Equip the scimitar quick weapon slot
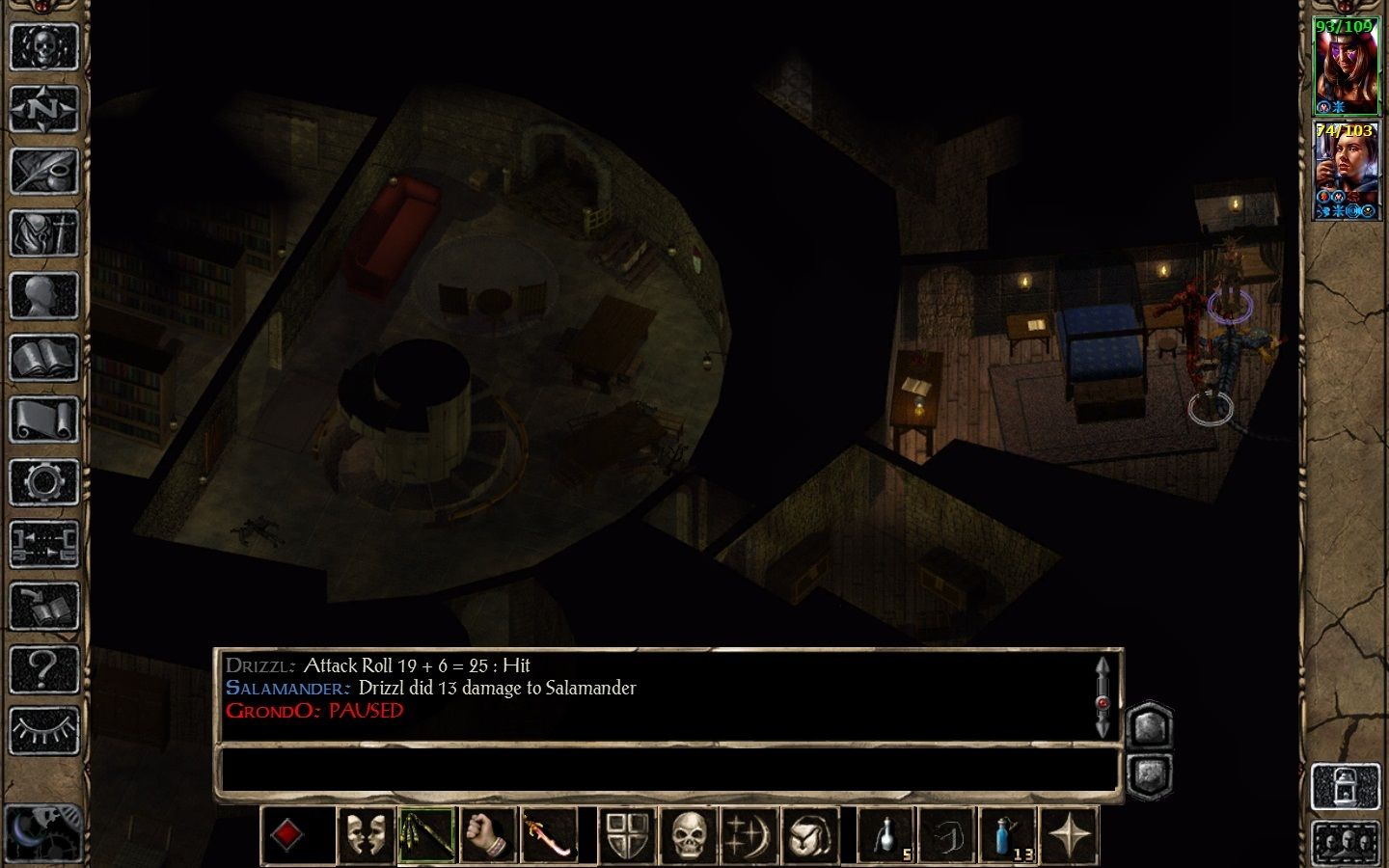Viewport: 1389px width, 868px height. point(548,835)
